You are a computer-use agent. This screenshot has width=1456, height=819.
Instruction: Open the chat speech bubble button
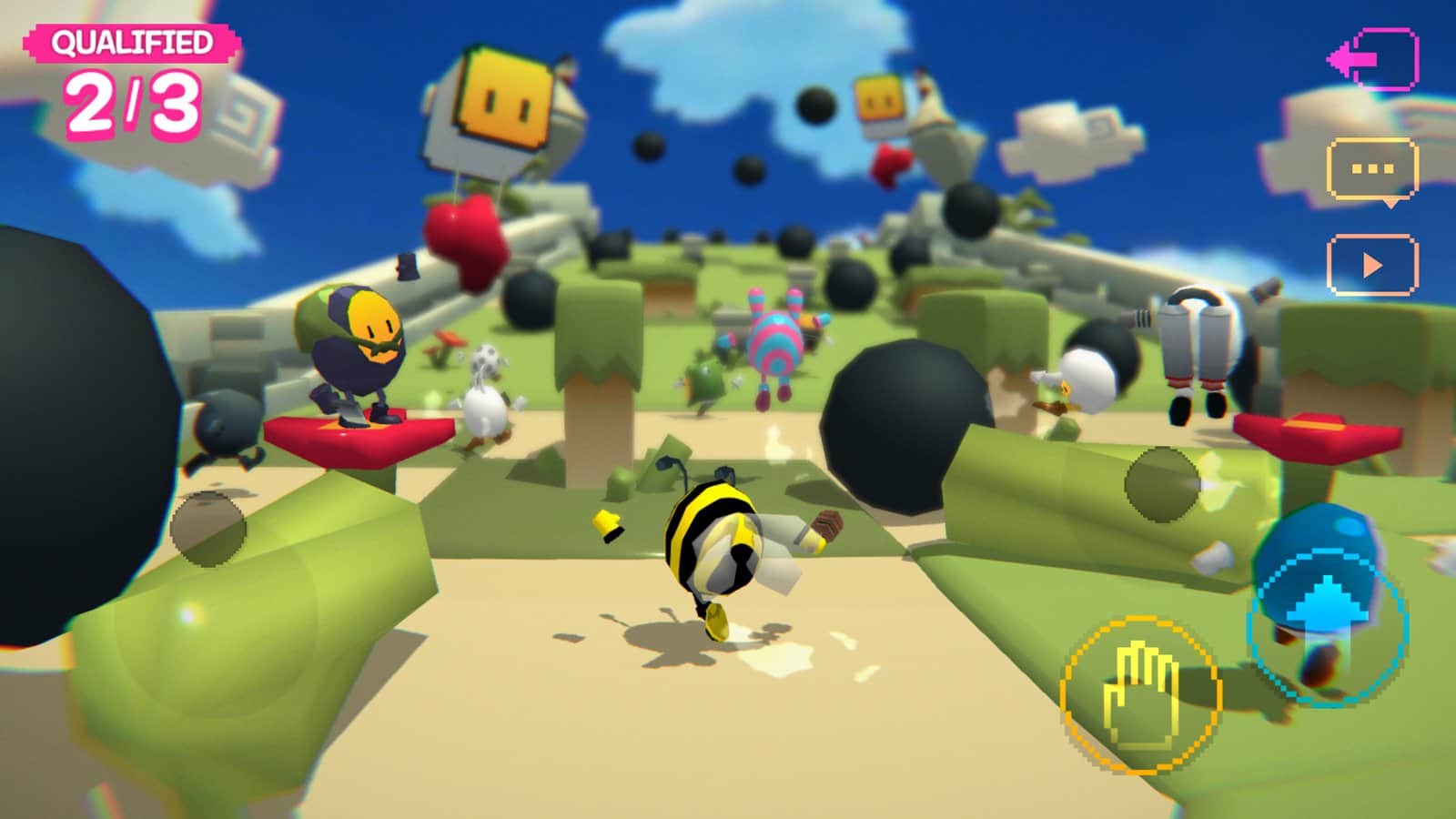(1373, 170)
